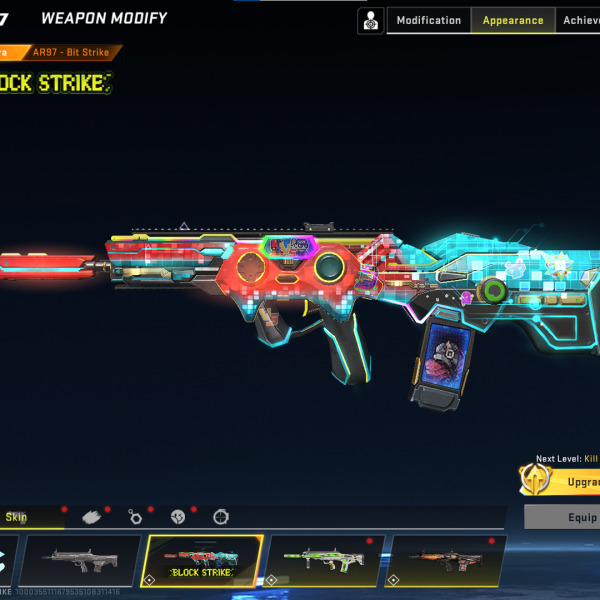Open the round sticker category icon
Screen dimensions: 600x600
177,517
